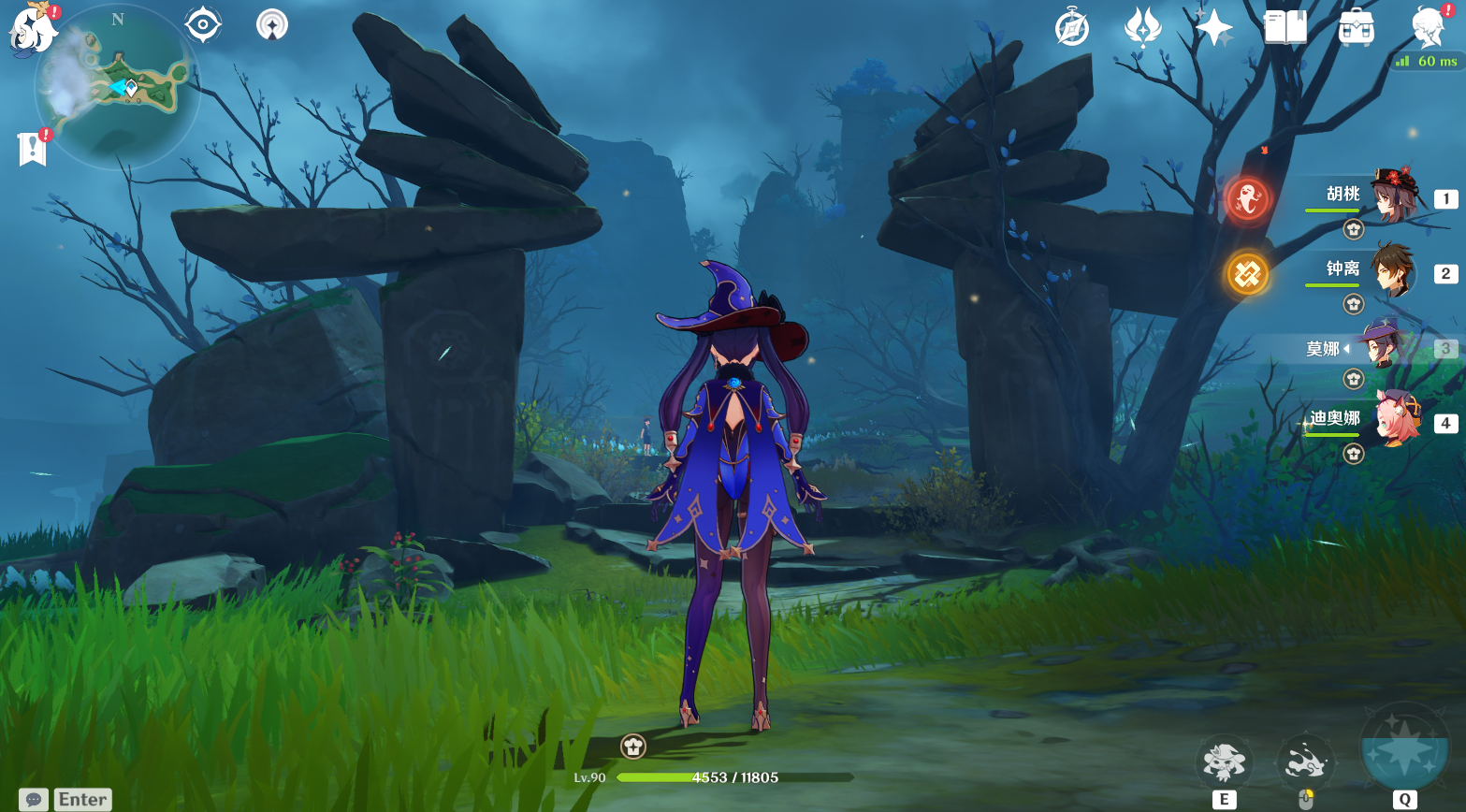Switch to party member 迪奥娜
Viewport: 1466px width, 812px height.
[1392, 421]
